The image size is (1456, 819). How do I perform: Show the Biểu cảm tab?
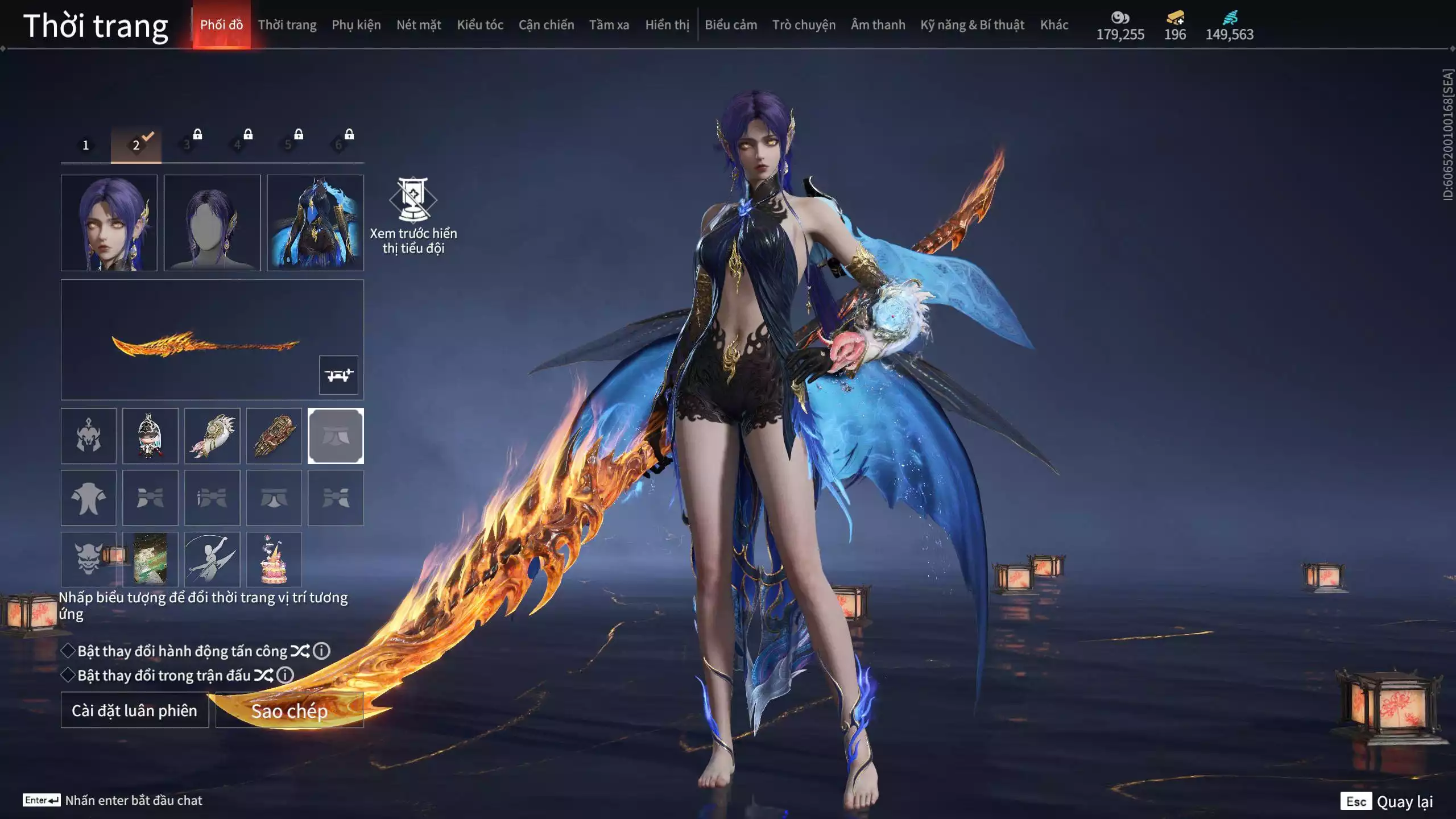[x=731, y=25]
